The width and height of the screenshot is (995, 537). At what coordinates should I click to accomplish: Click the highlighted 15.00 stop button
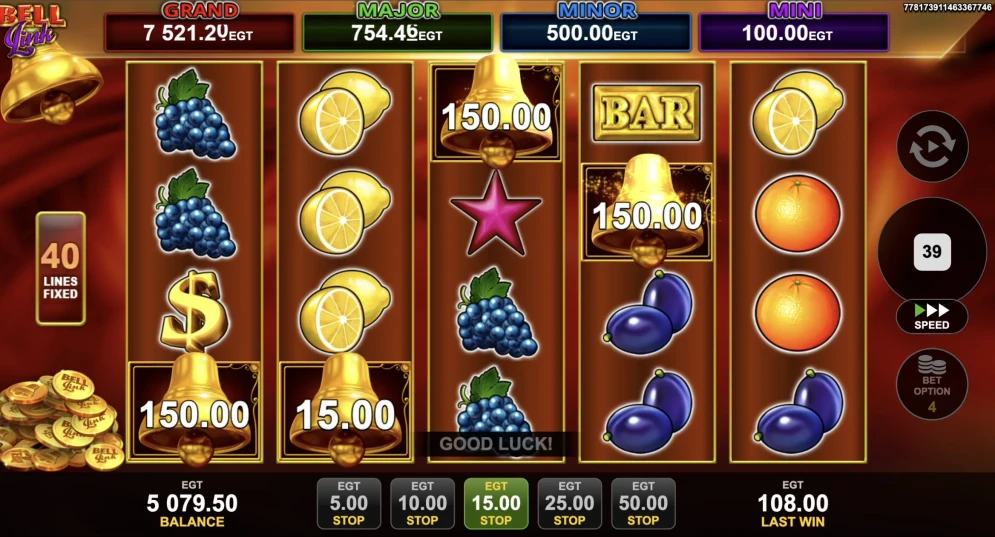pyautogui.click(x=496, y=503)
